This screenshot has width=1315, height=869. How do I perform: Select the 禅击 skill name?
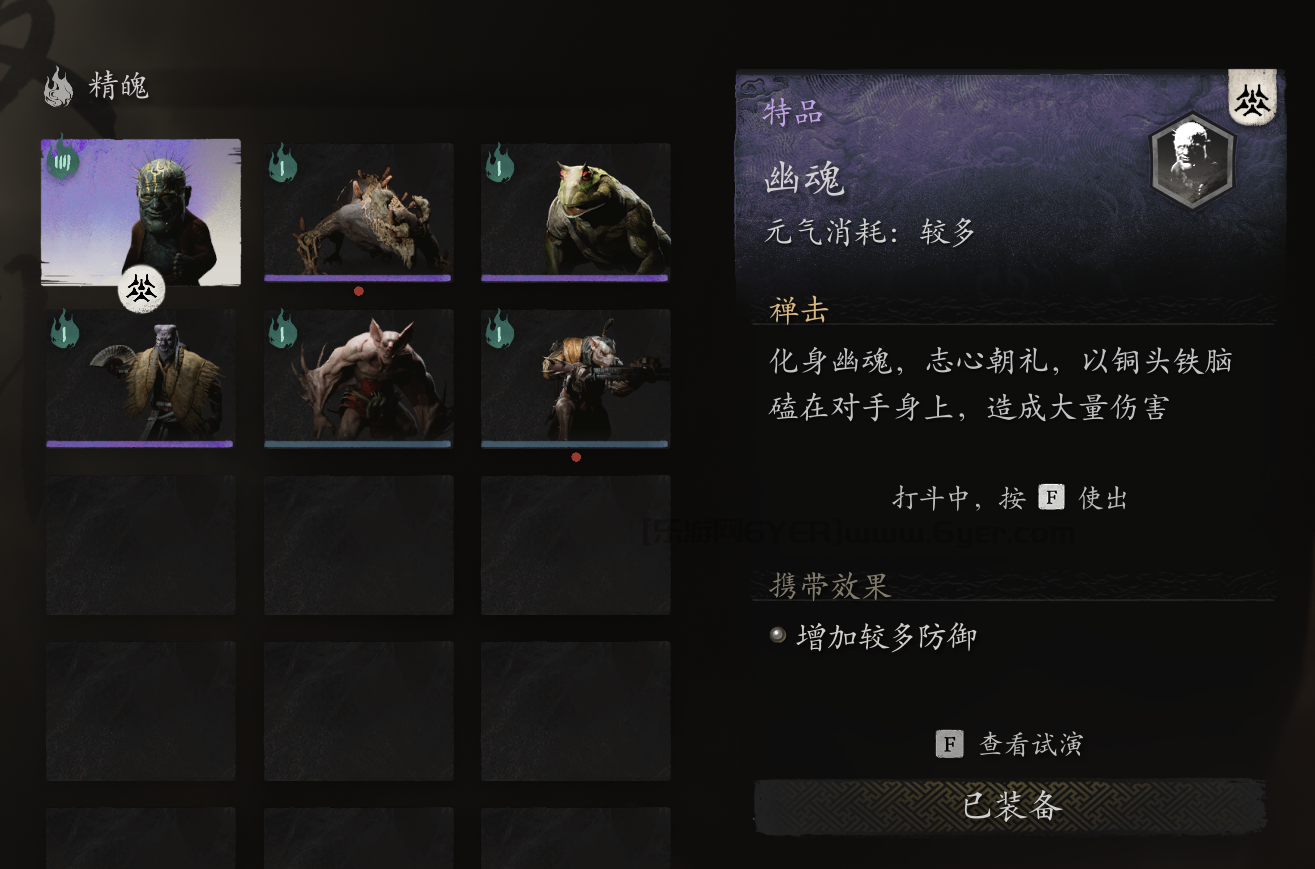click(798, 311)
